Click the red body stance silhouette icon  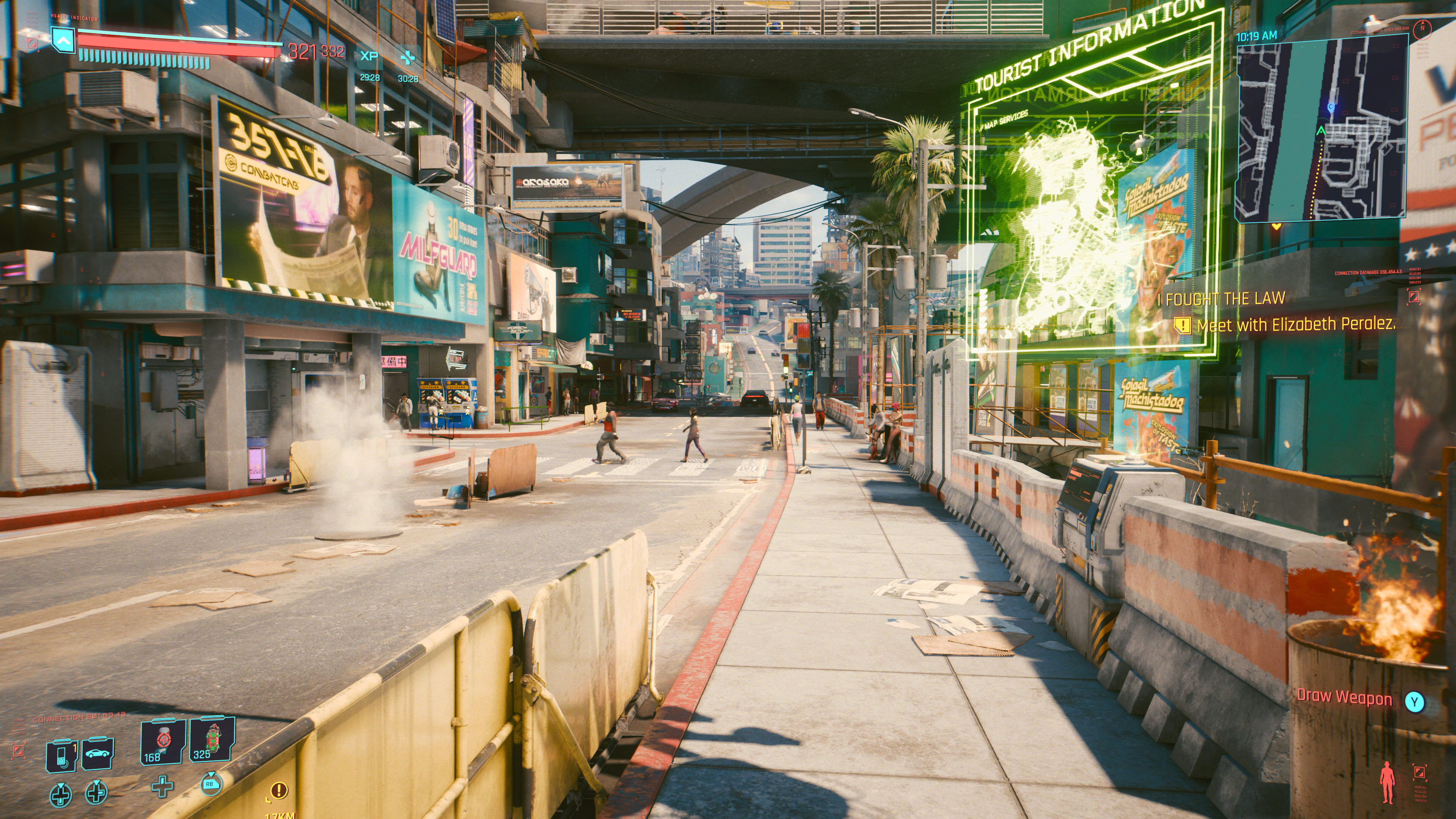click(x=1387, y=782)
